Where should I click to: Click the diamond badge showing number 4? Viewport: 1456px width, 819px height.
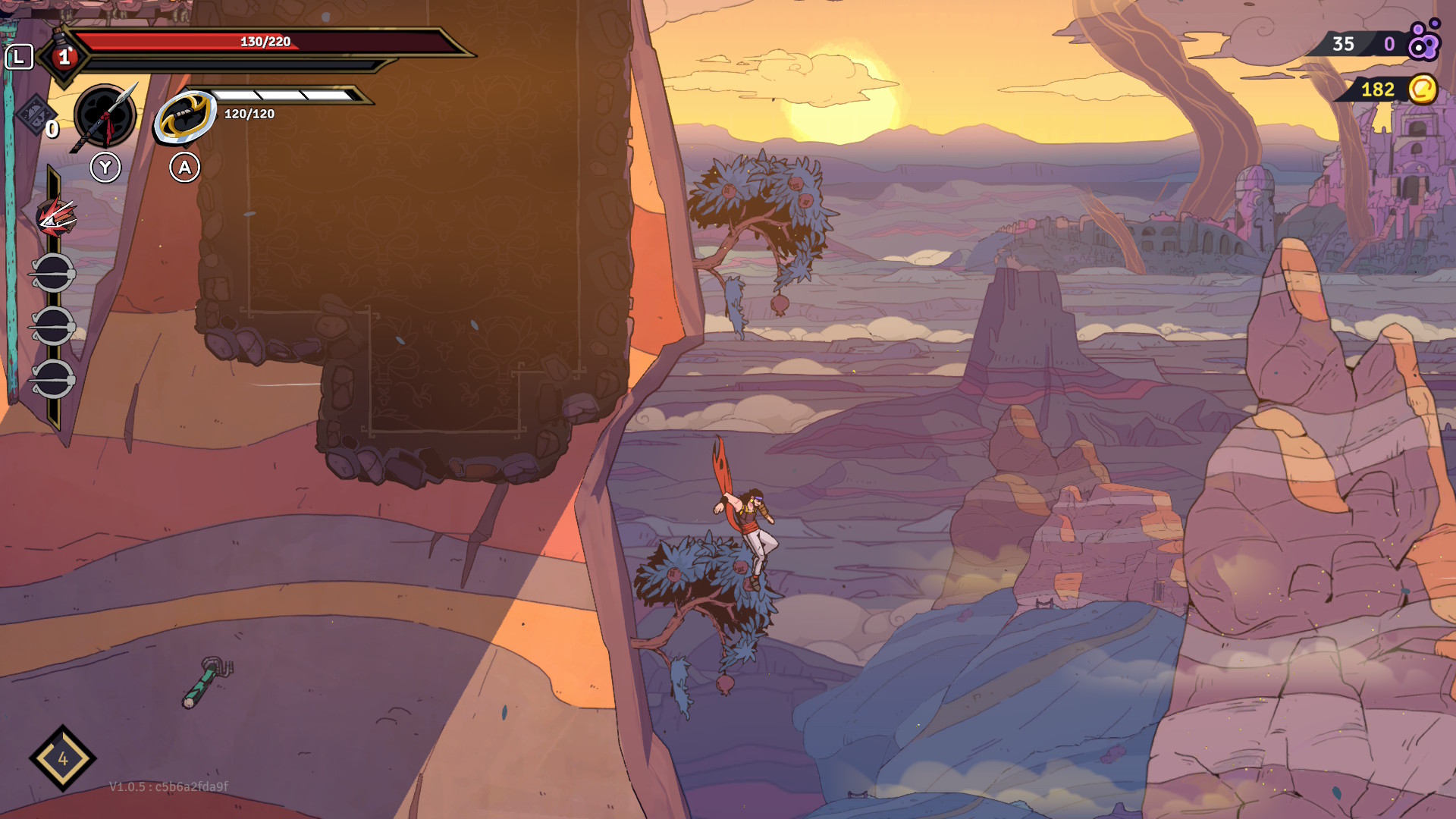click(63, 758)
